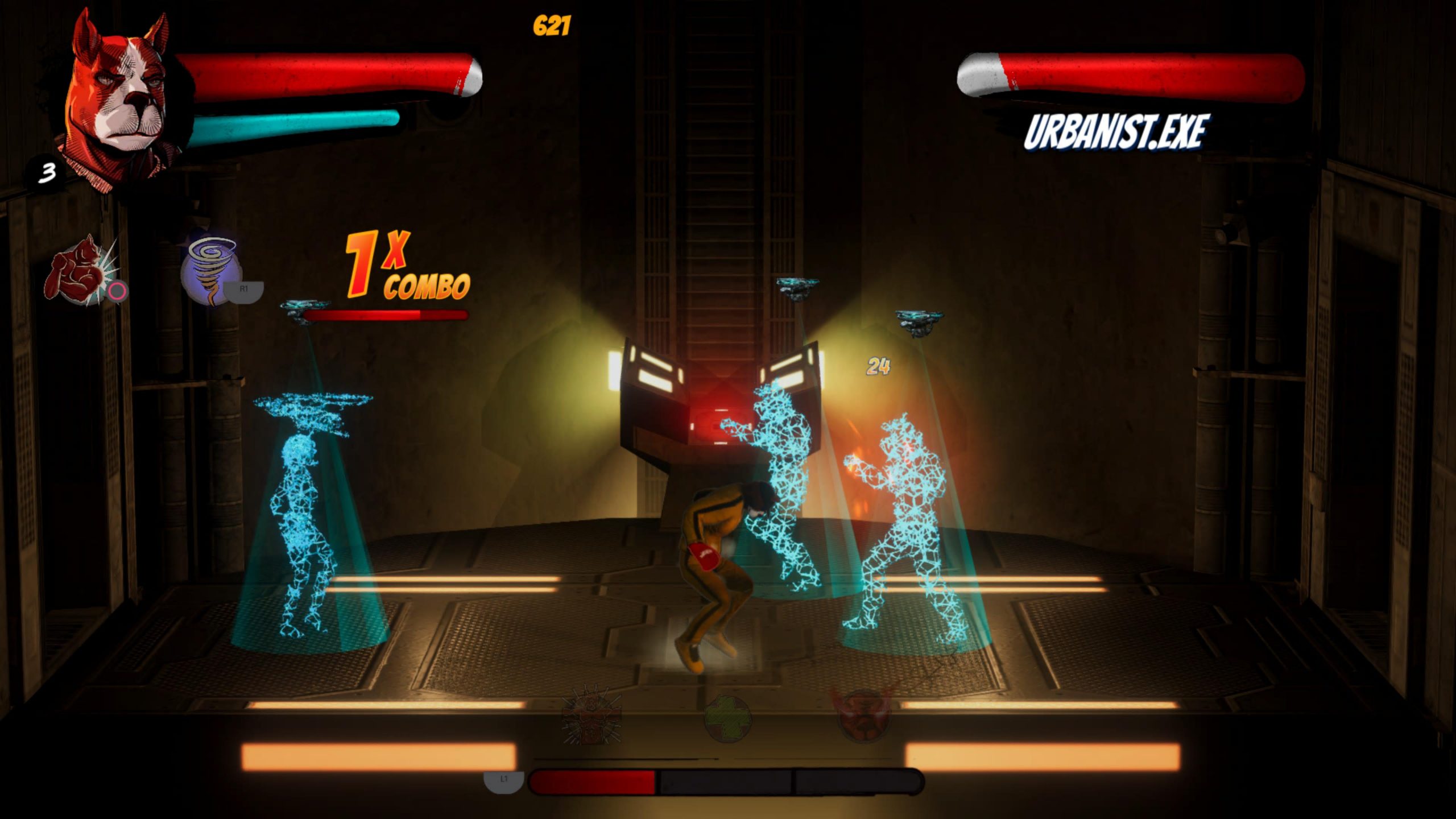This screenshot has width=1456, height=819.
Task: Use the green cross healing power
Action: [727, 719]
